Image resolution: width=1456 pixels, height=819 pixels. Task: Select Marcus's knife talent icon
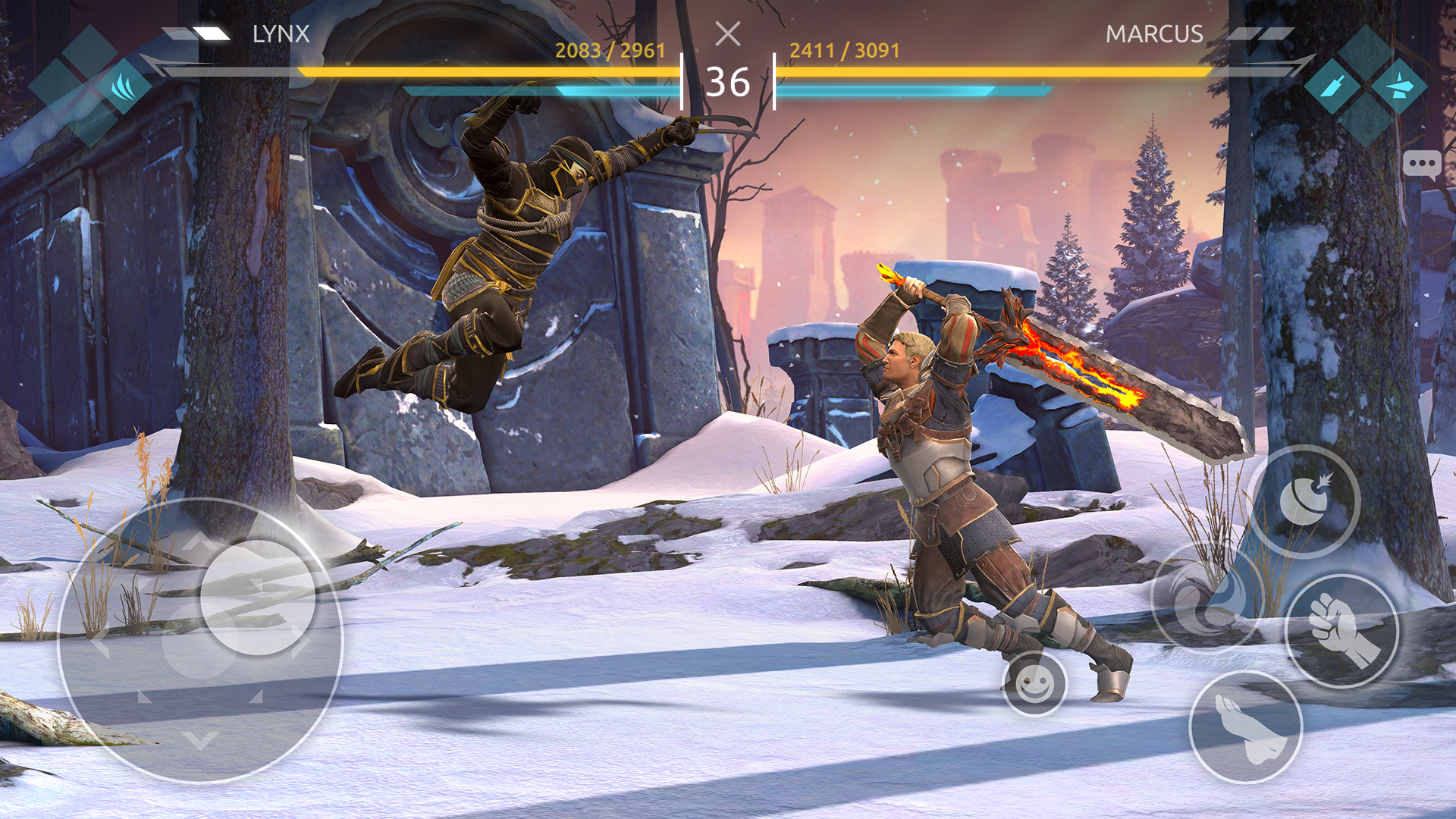tap(1334, 86)
